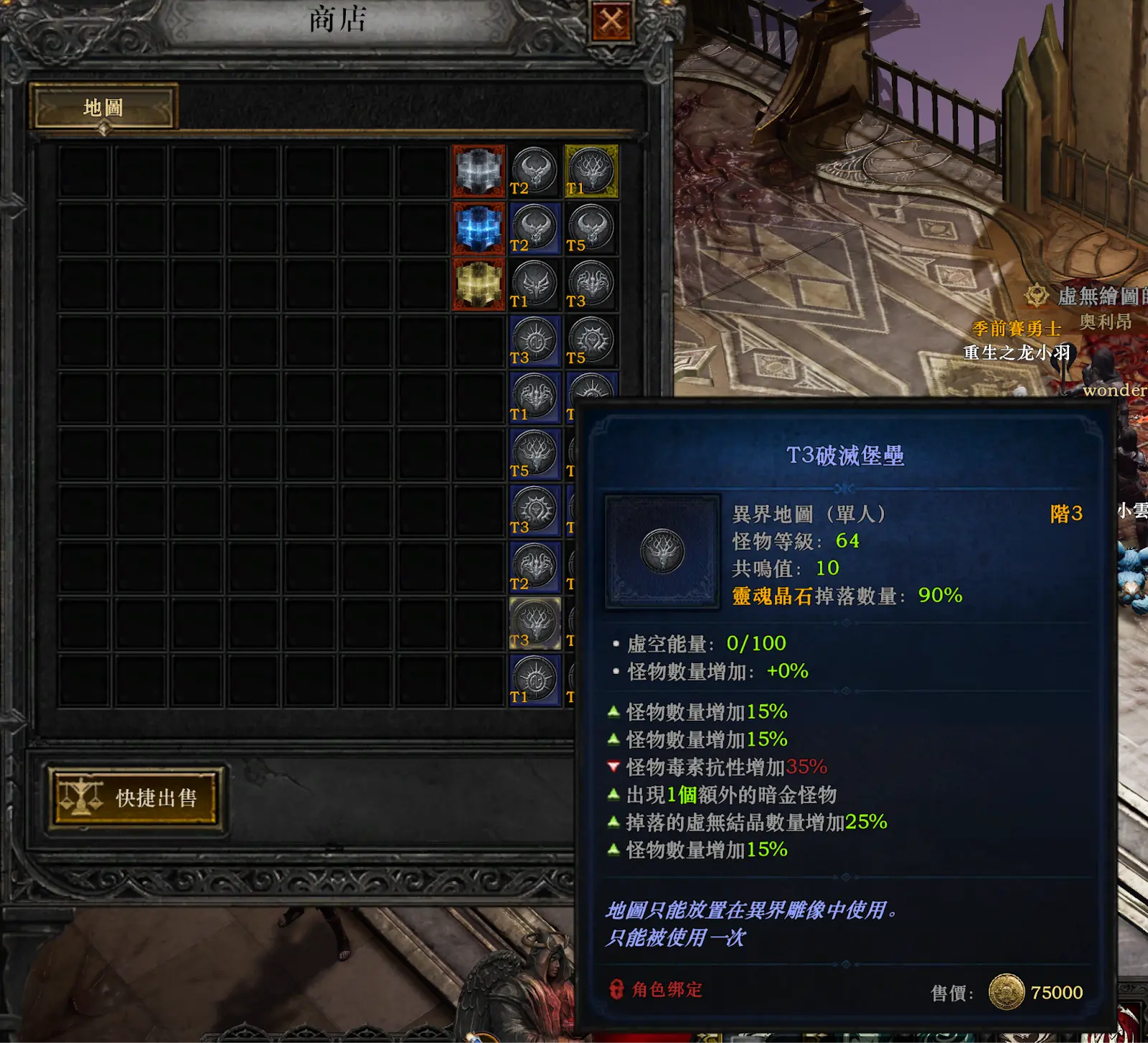Close the shop window
This screenshot has width=1148, height=1043.
click(611, 22)
